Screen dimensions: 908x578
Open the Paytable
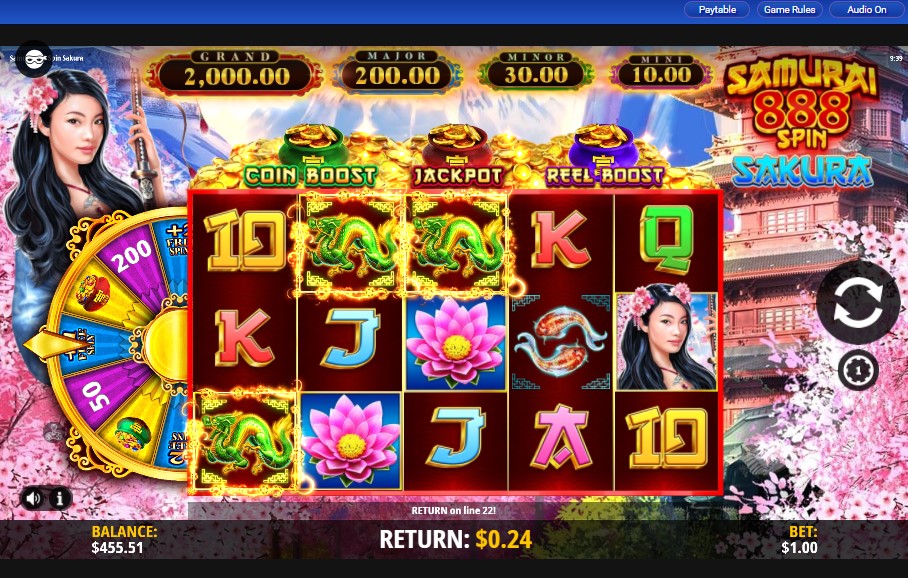coord(717,10)
